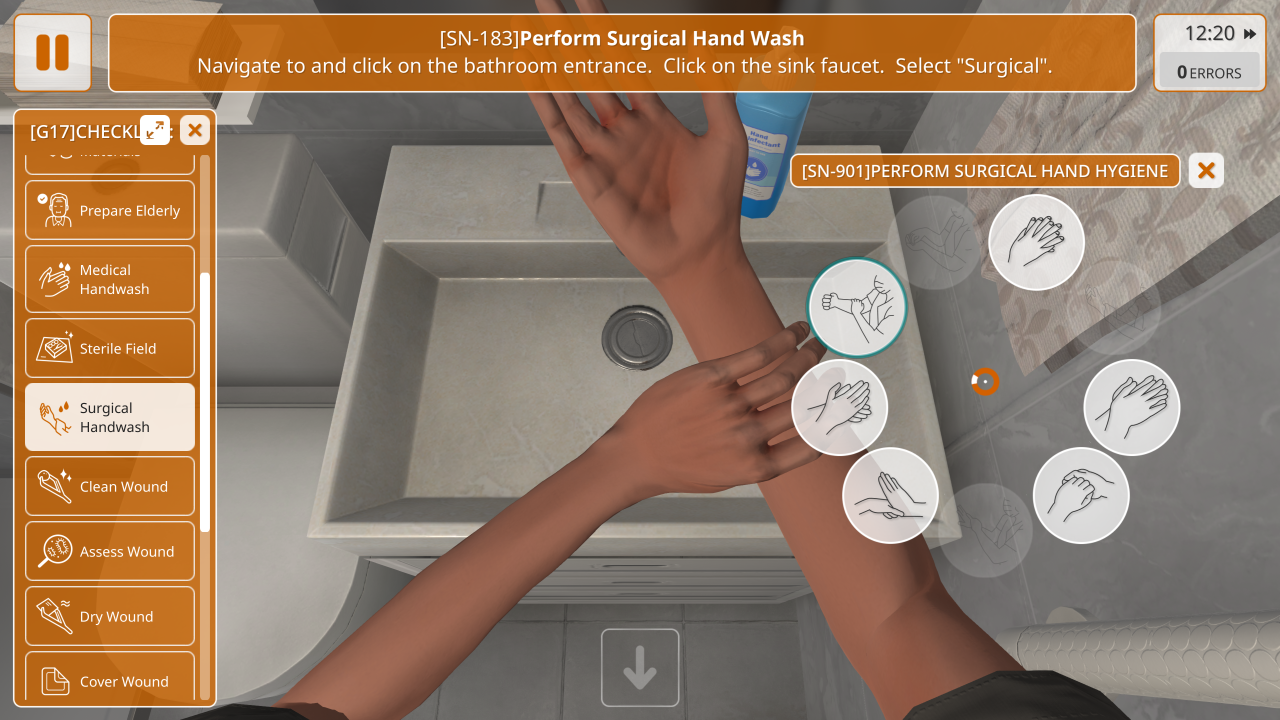This screenshot has height=720, width=1280.
Task: Expand the checklist panel
Action: pyautogui.click(x=155, y=129)
